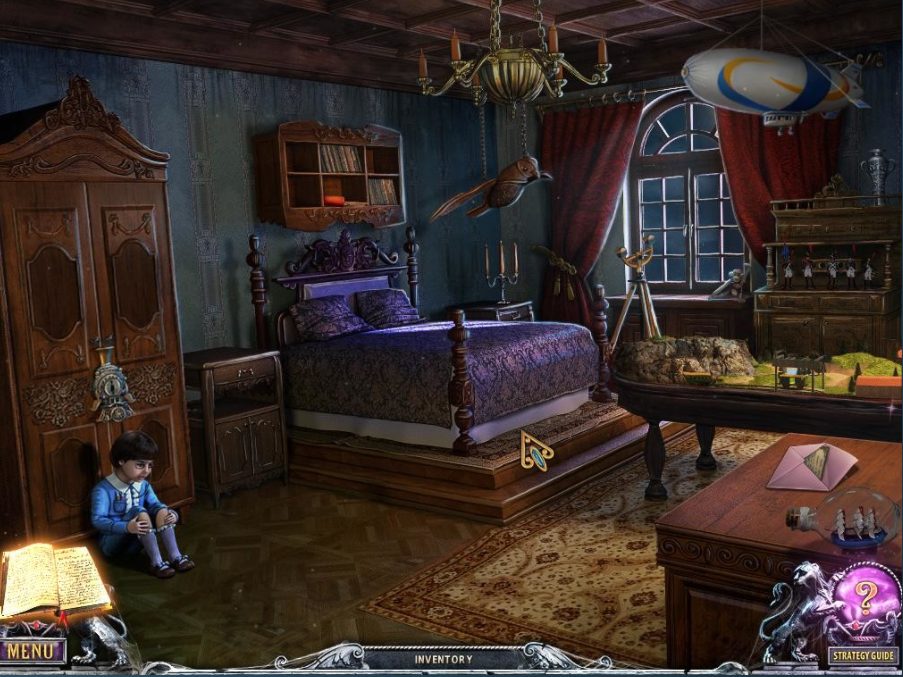The width and height of the screenshot is (903, 677).
Task: Open the Strategy Guide
Action: coord(863,657)
